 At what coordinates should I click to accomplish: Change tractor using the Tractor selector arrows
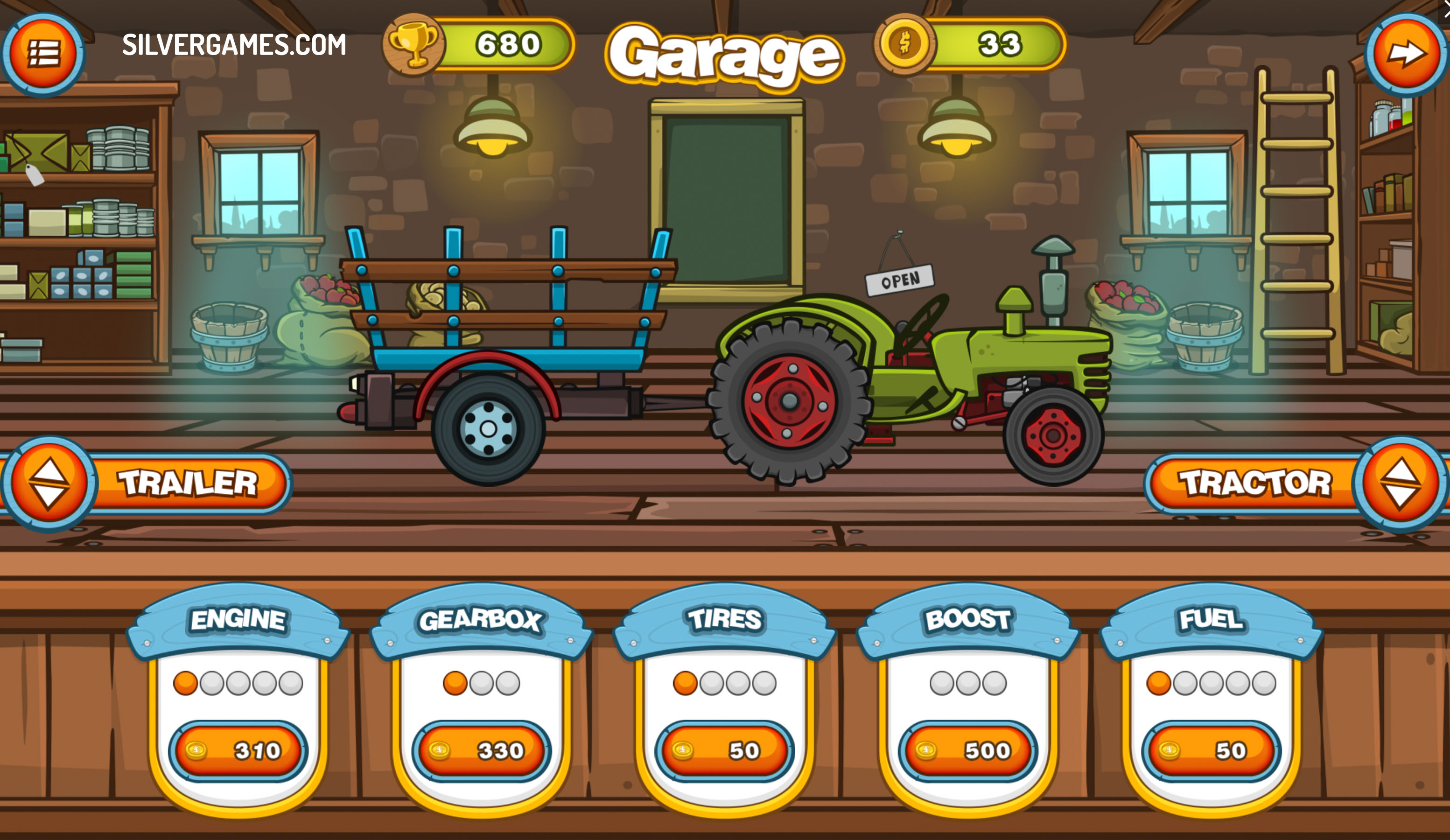click(1400, 483)
